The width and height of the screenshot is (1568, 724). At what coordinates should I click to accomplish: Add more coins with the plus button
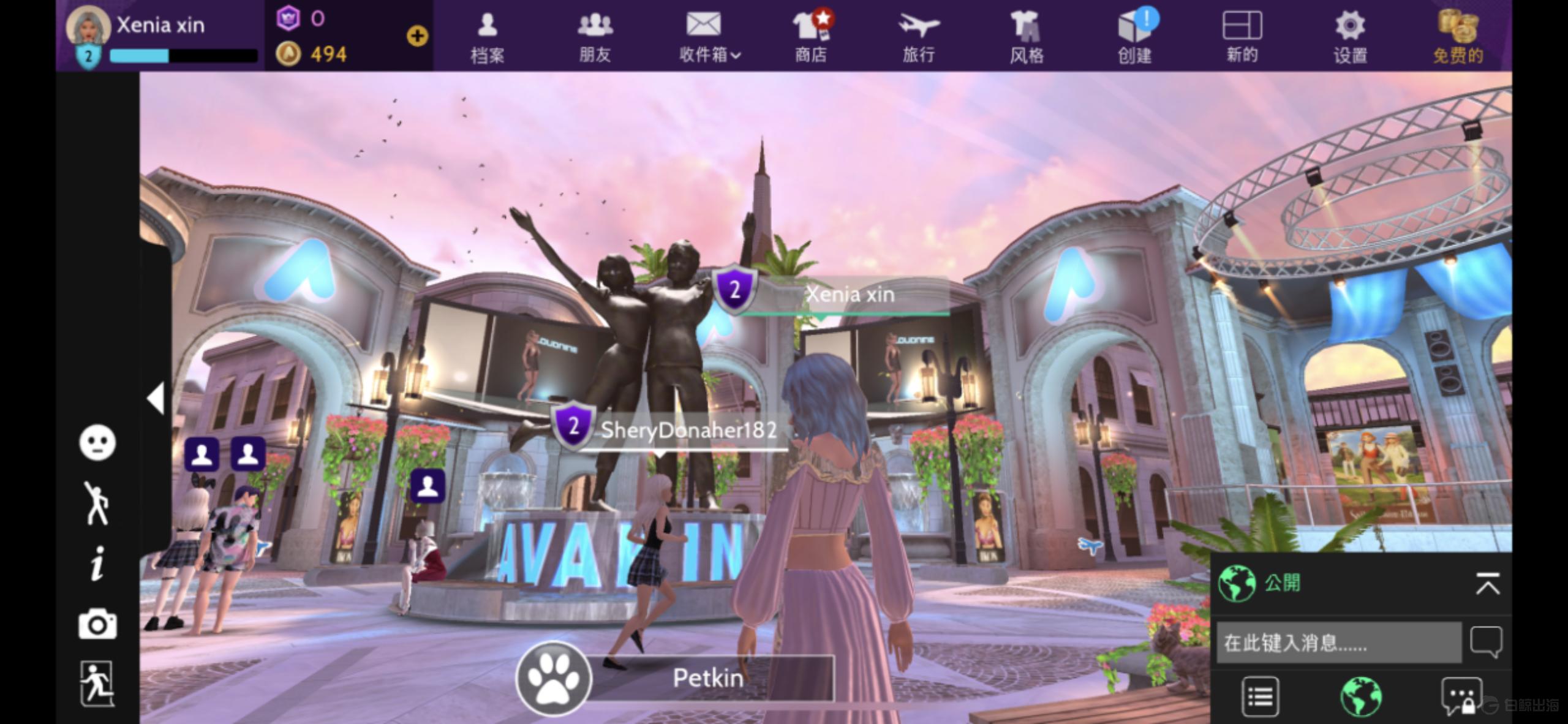click(417, 36)
